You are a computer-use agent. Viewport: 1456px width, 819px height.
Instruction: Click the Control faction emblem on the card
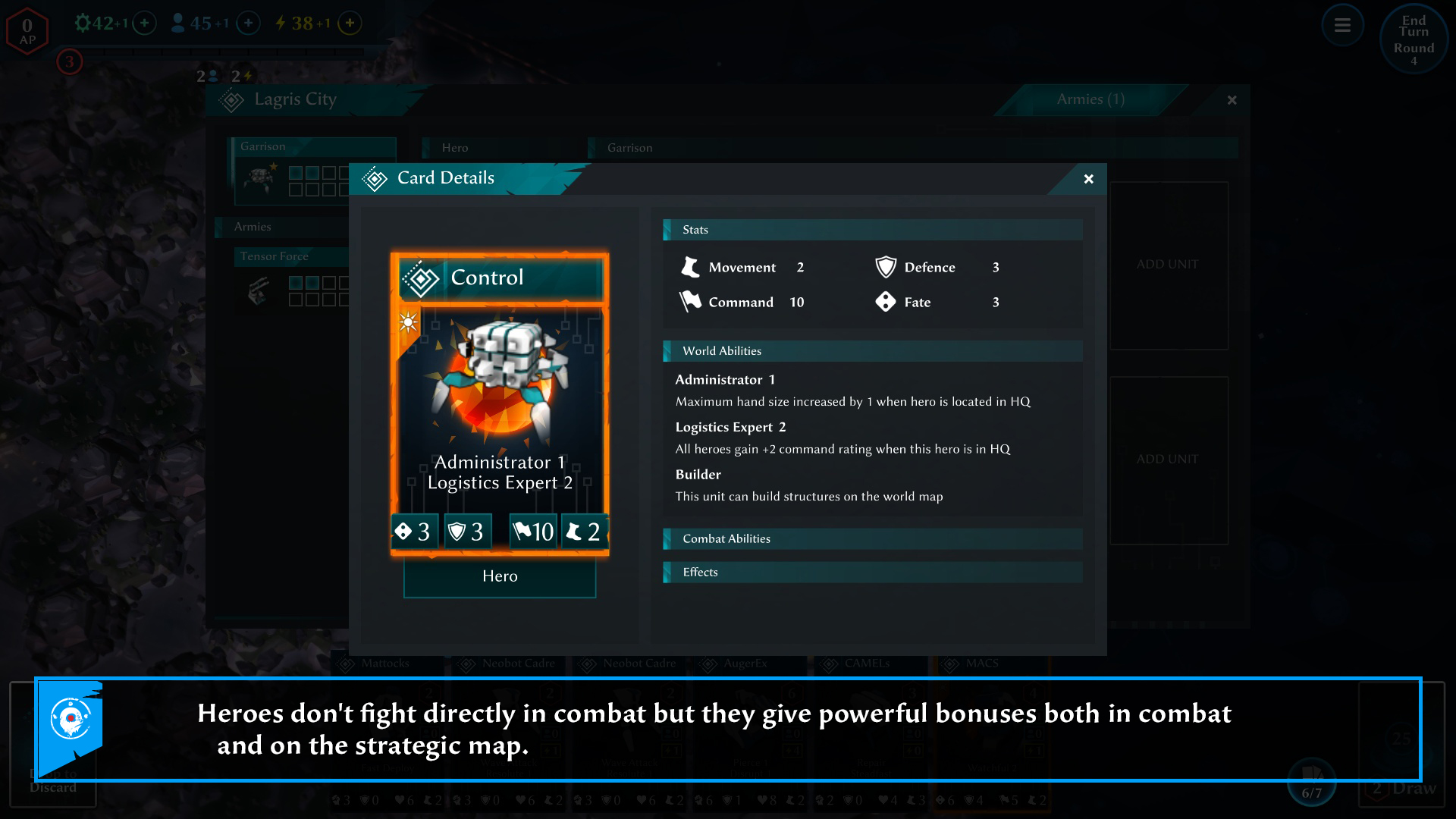tap(422, 278)
